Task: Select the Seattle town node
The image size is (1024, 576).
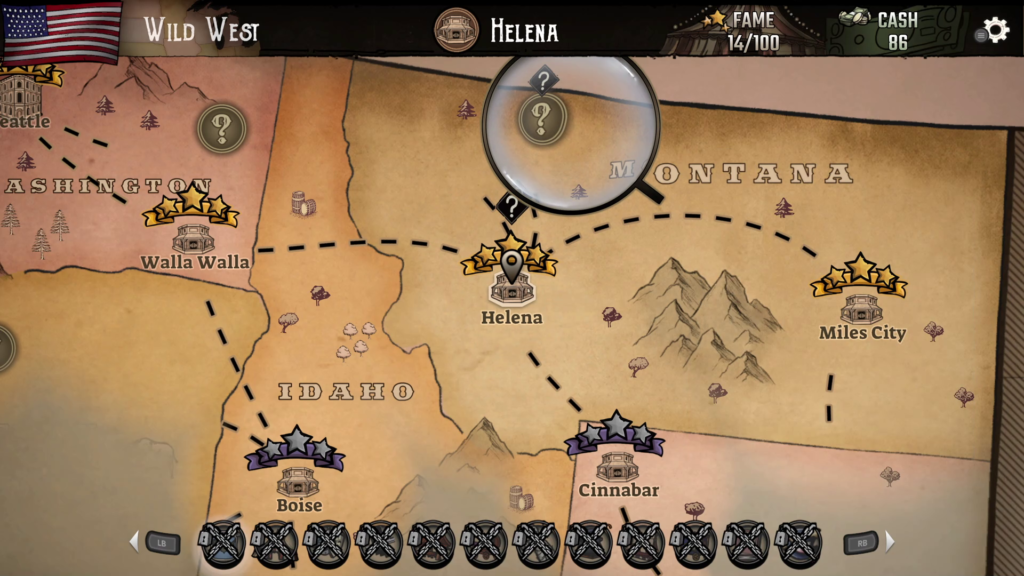Action: 20,97
